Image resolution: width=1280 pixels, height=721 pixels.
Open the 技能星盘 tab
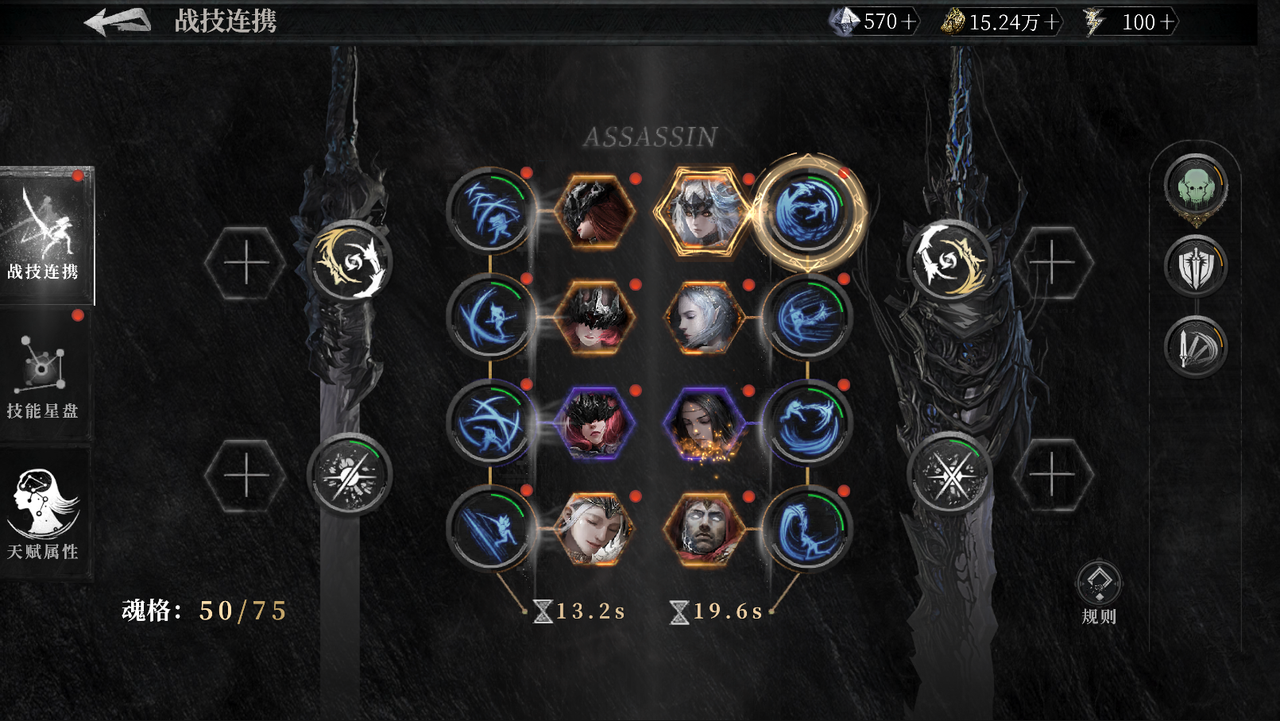pyautogui.click(x=44, y=377)
